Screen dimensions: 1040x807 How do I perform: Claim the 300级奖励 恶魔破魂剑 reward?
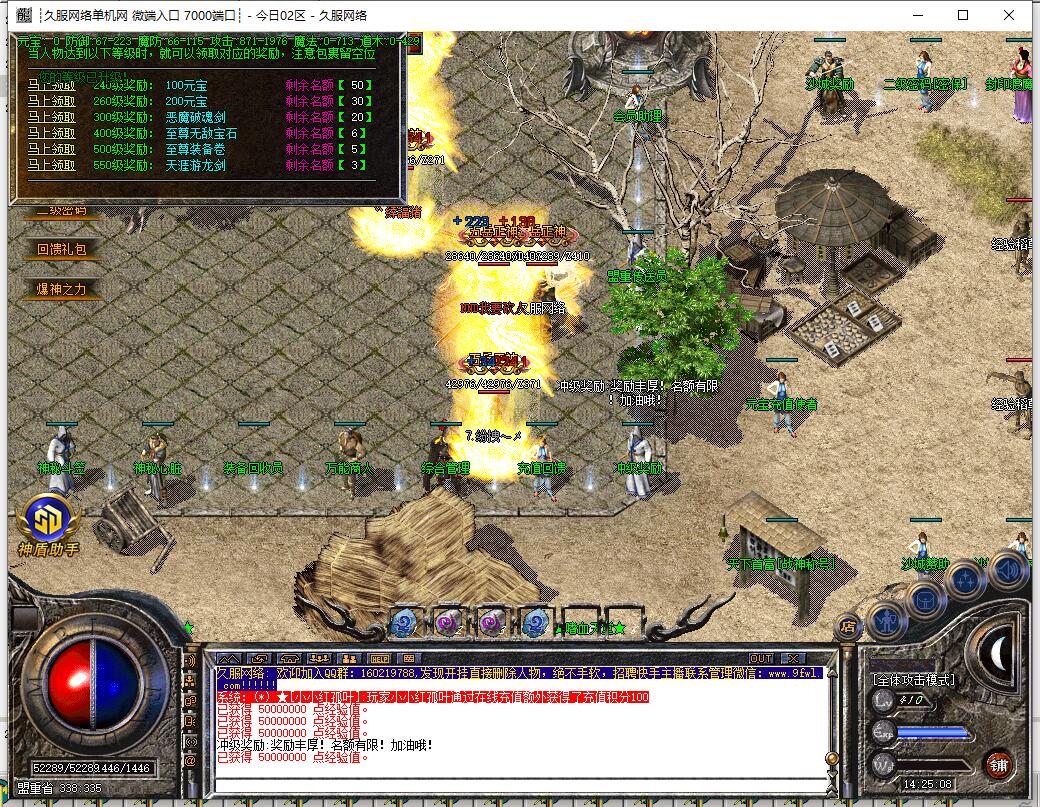pyautogui.click(x=51, y=117)
